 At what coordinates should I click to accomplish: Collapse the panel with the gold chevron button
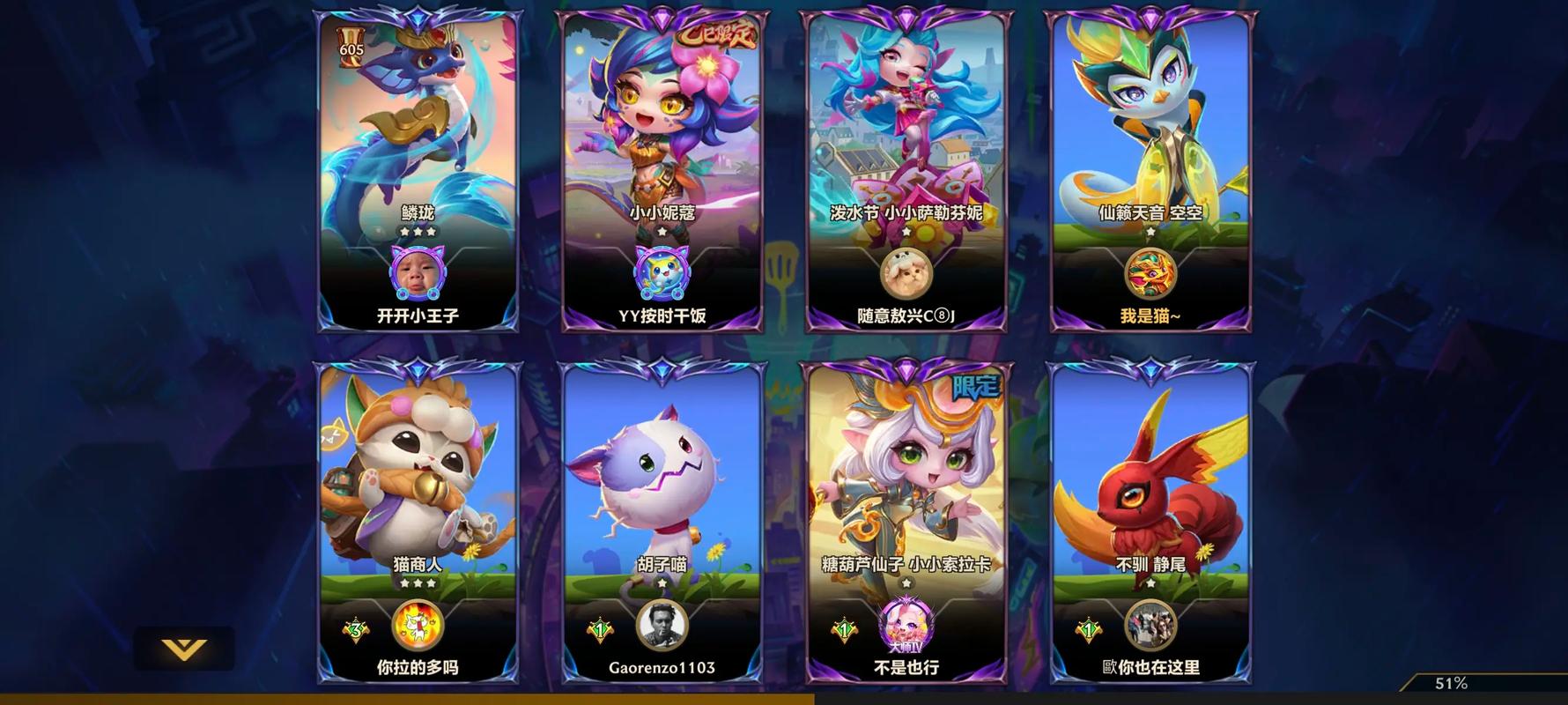tap(184, 649)
